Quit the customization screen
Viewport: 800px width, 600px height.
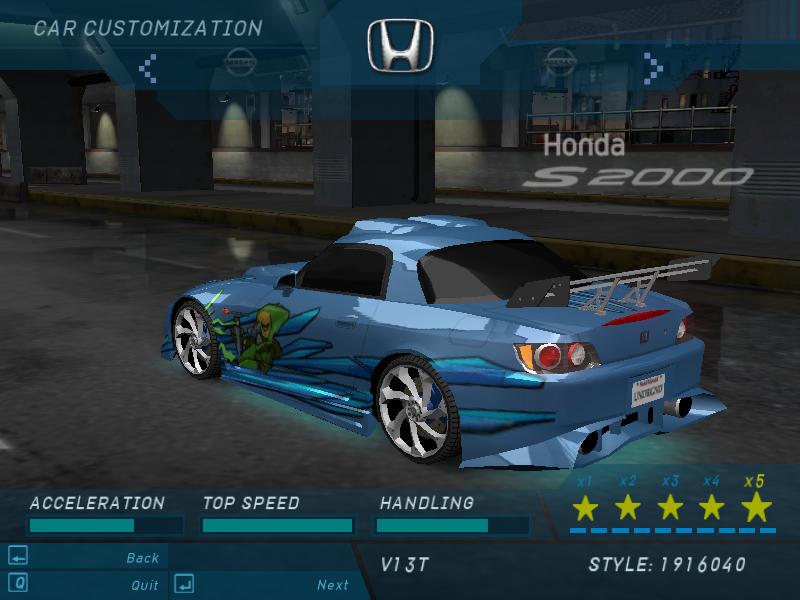click(144, 584)
